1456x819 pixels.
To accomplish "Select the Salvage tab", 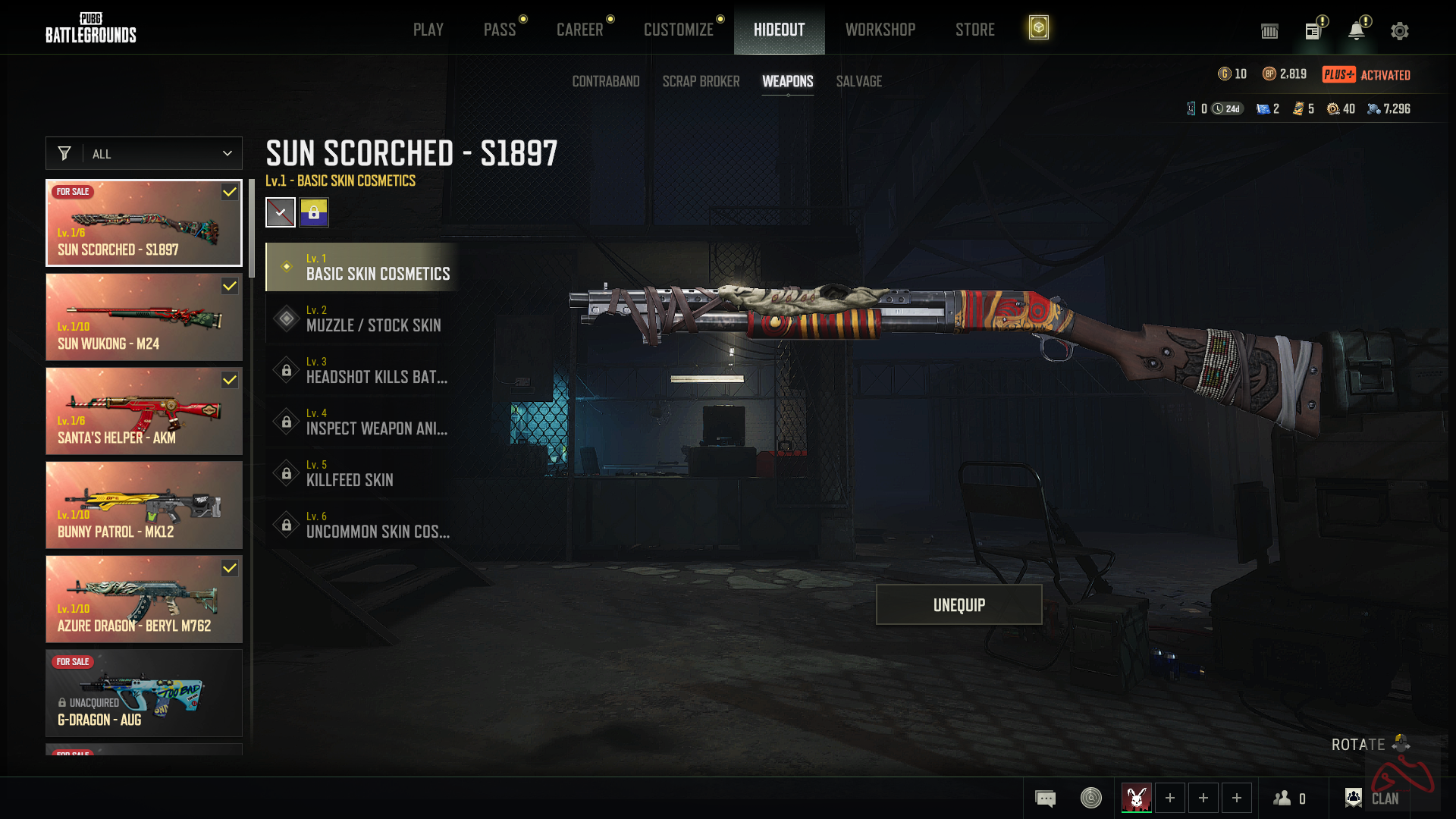I will point(858,81).
